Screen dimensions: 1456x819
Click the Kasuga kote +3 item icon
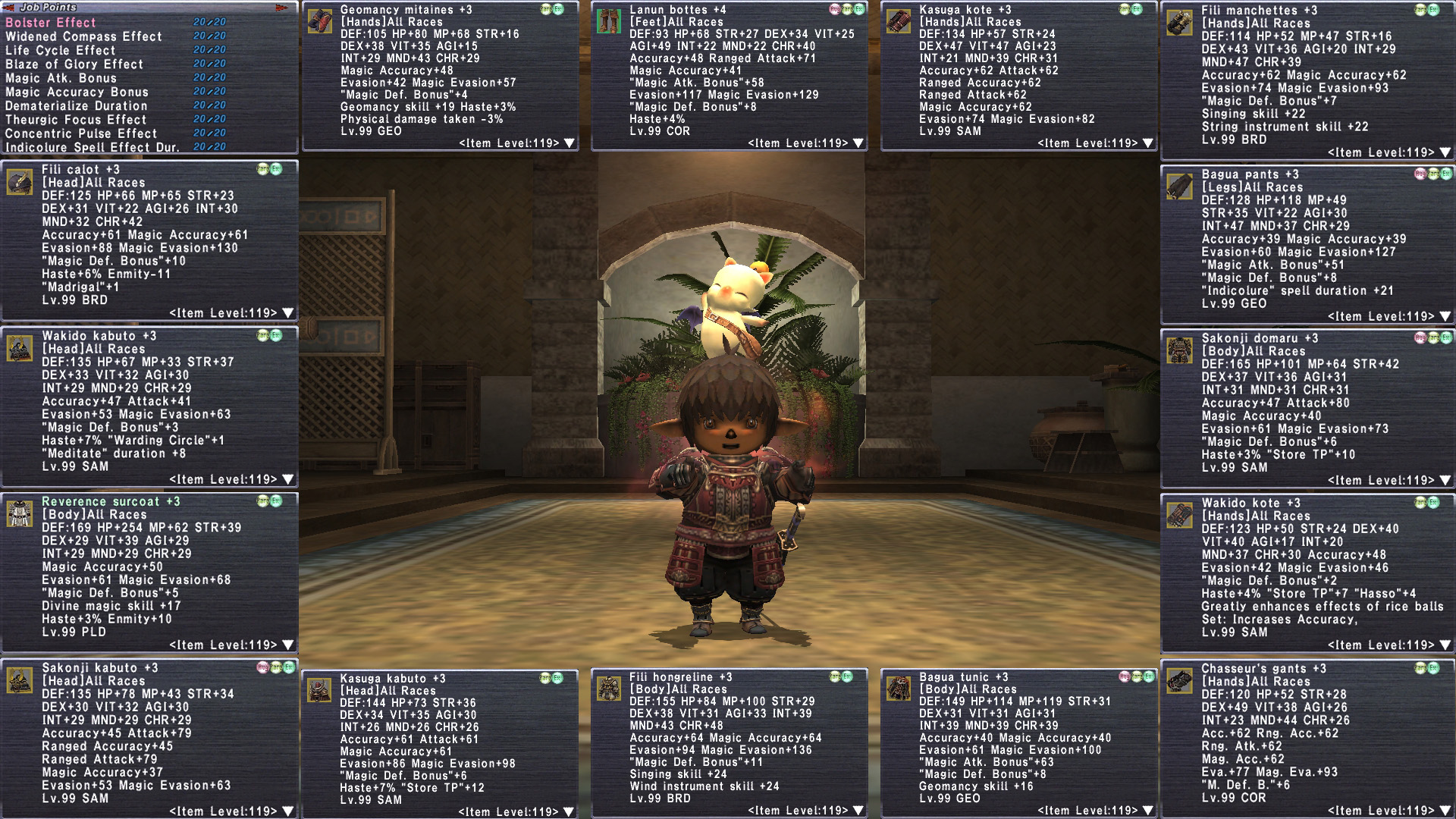(899, 21)
